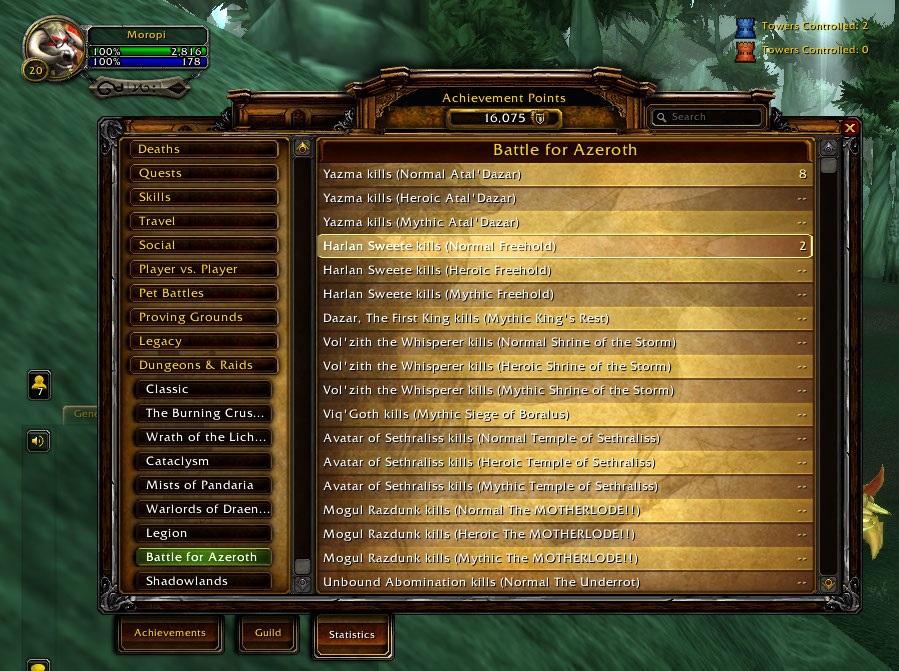Show the Player vs. Player statistics
This screenshot has width=899, height=671.
pyautogui.click(x=204, y=269)
